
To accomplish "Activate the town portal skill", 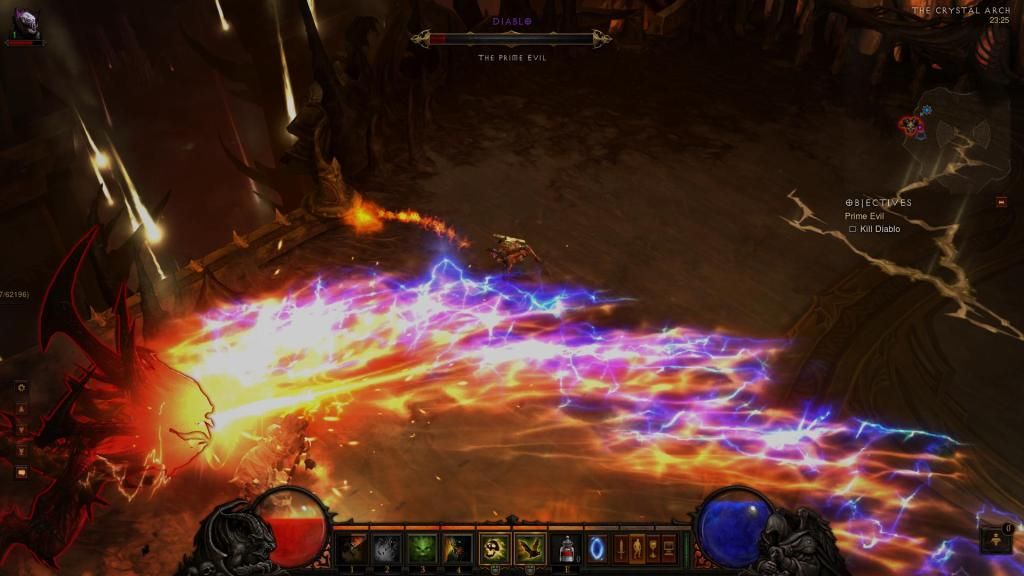I will (x=597, y=548).
